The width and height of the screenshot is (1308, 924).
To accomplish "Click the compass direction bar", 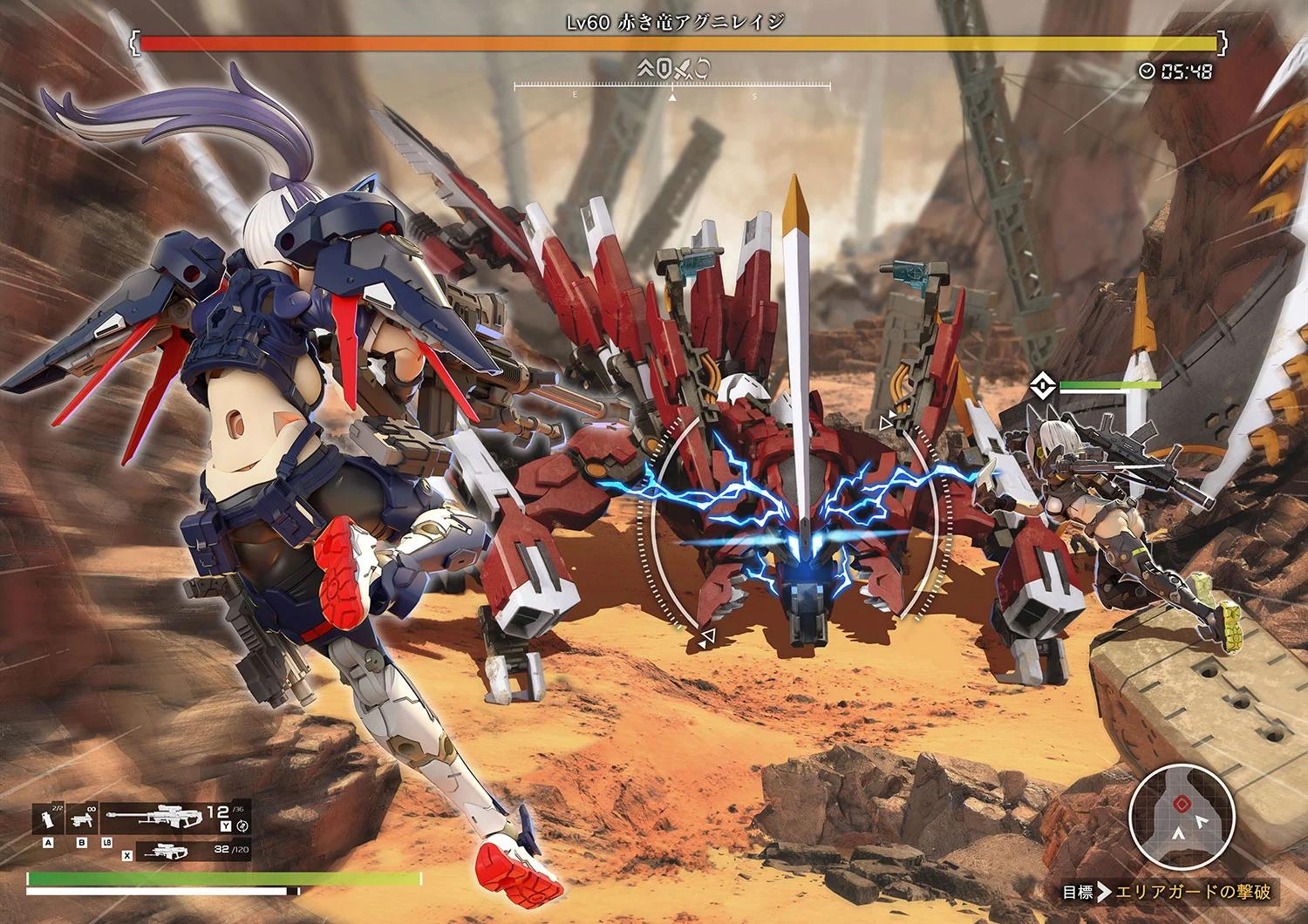I will coord(671,88).
